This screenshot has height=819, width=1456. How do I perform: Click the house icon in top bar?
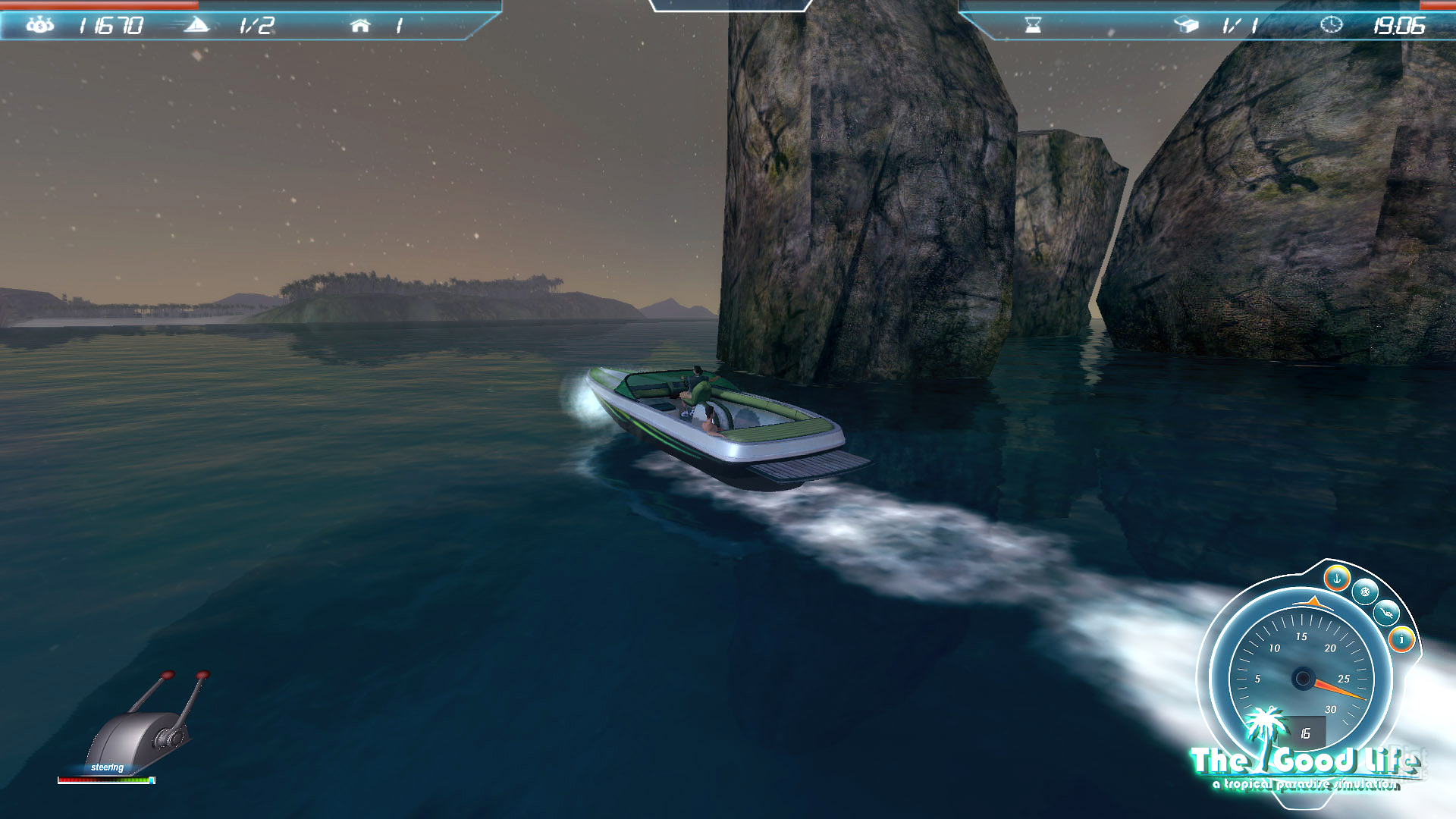coord(360,26)
